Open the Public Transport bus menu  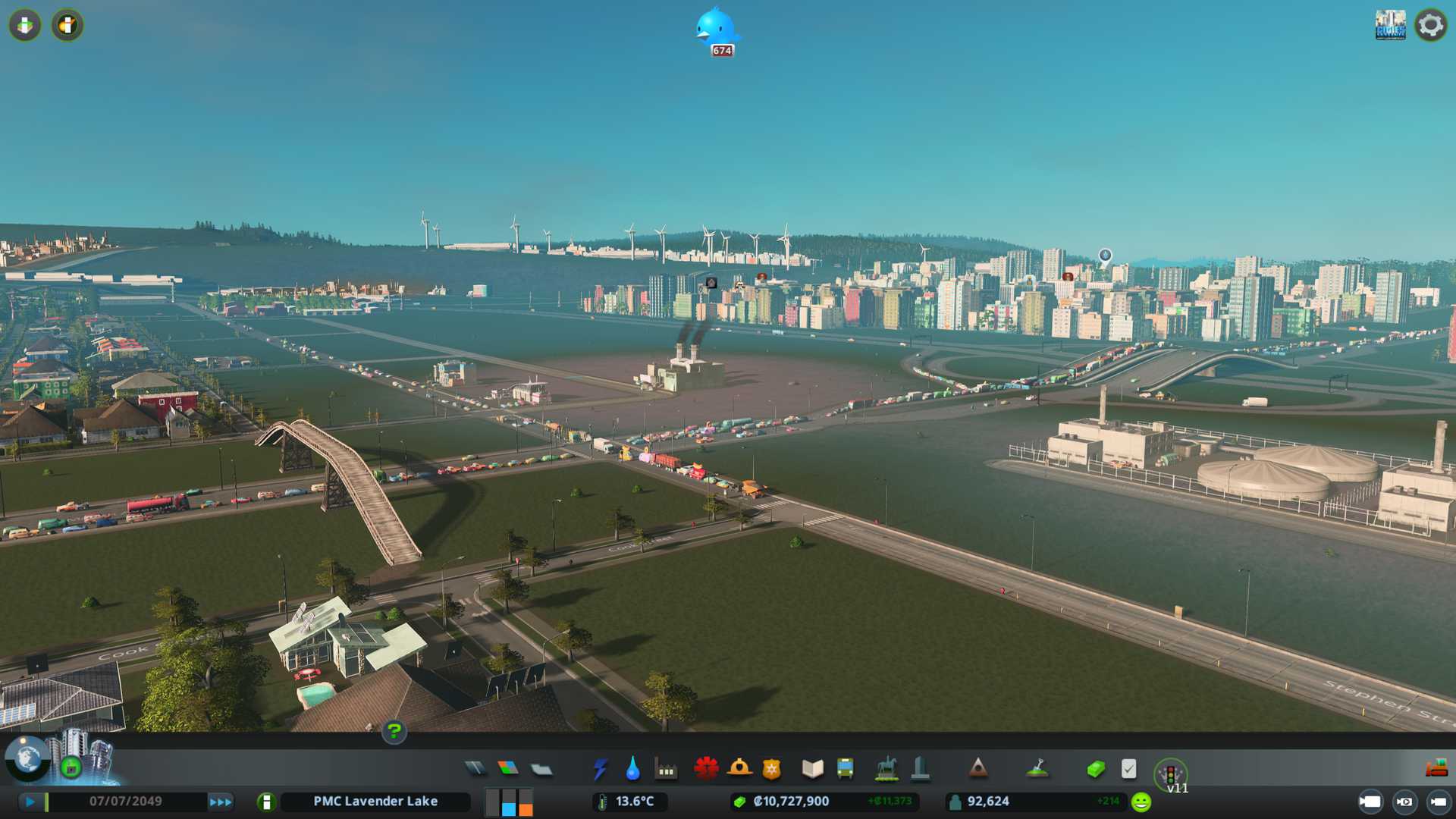coord(845,769)
